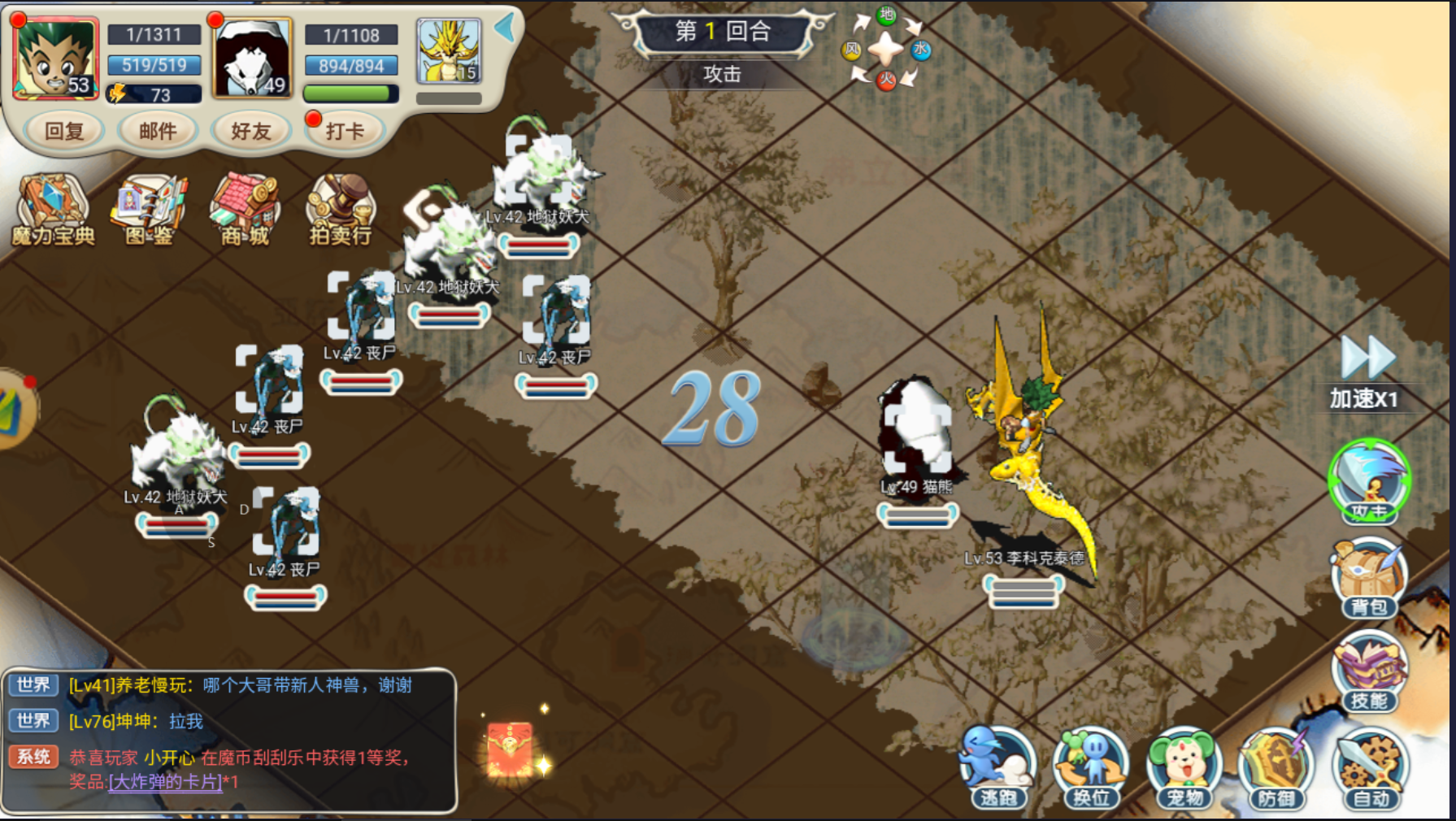The image size is (1456, 821).
Task: Visit the 商城 shop
Action: tap(245, 210)
